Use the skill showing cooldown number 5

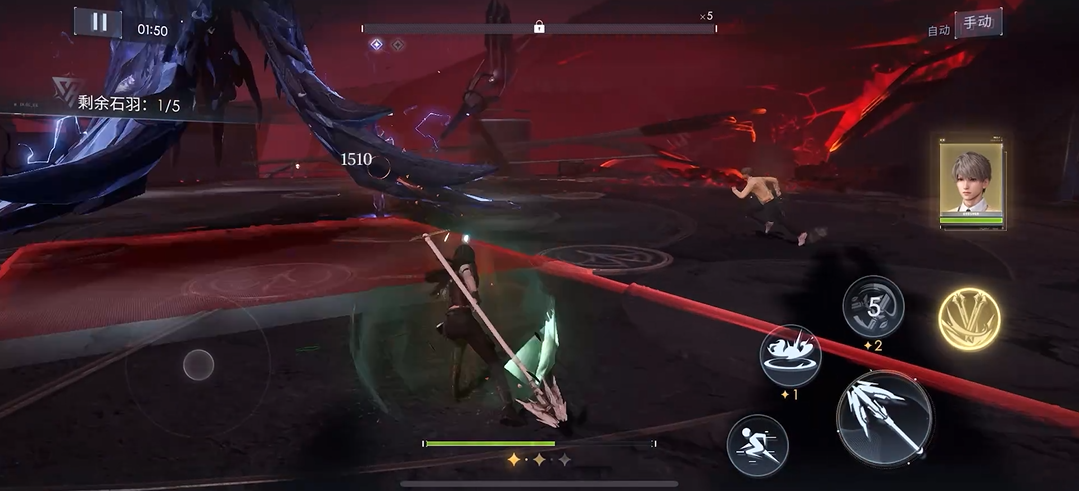[x=873, y=307]
